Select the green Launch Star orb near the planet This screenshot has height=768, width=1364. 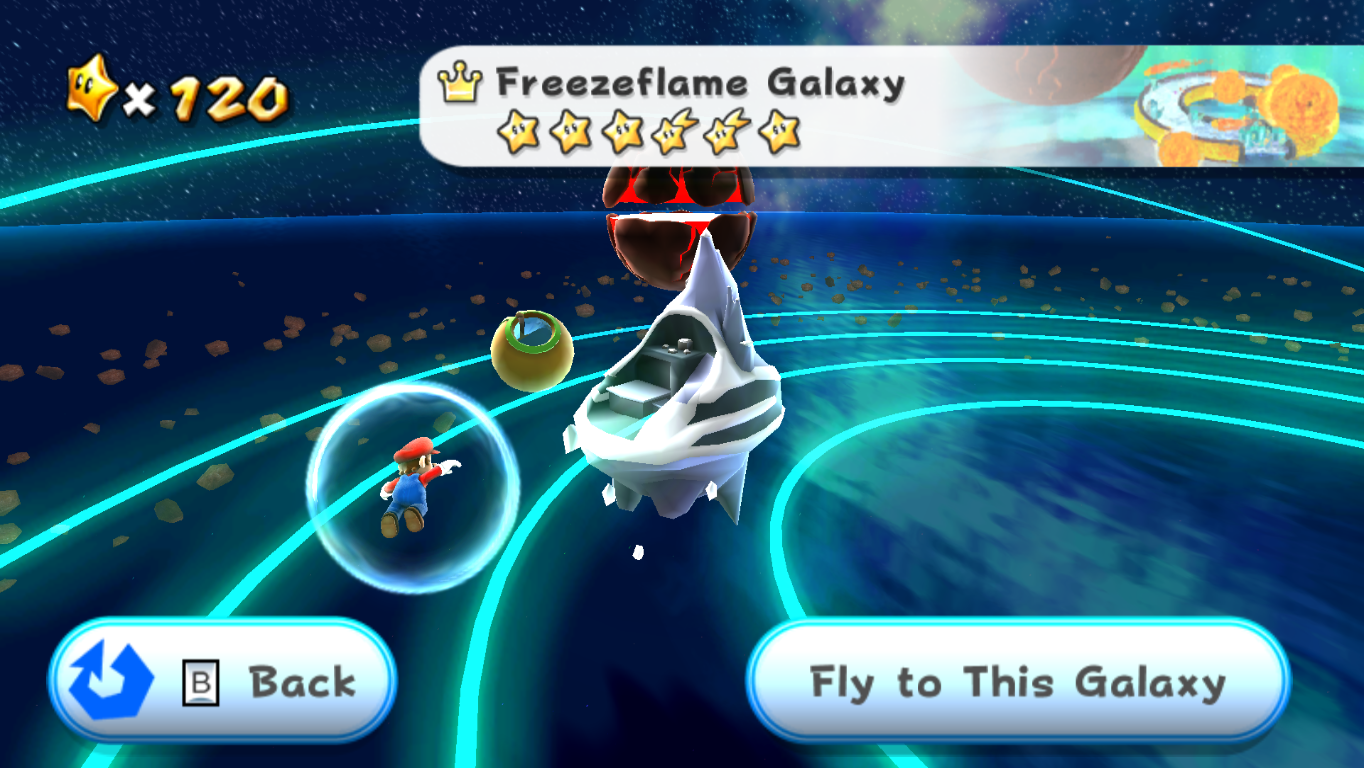531,350
